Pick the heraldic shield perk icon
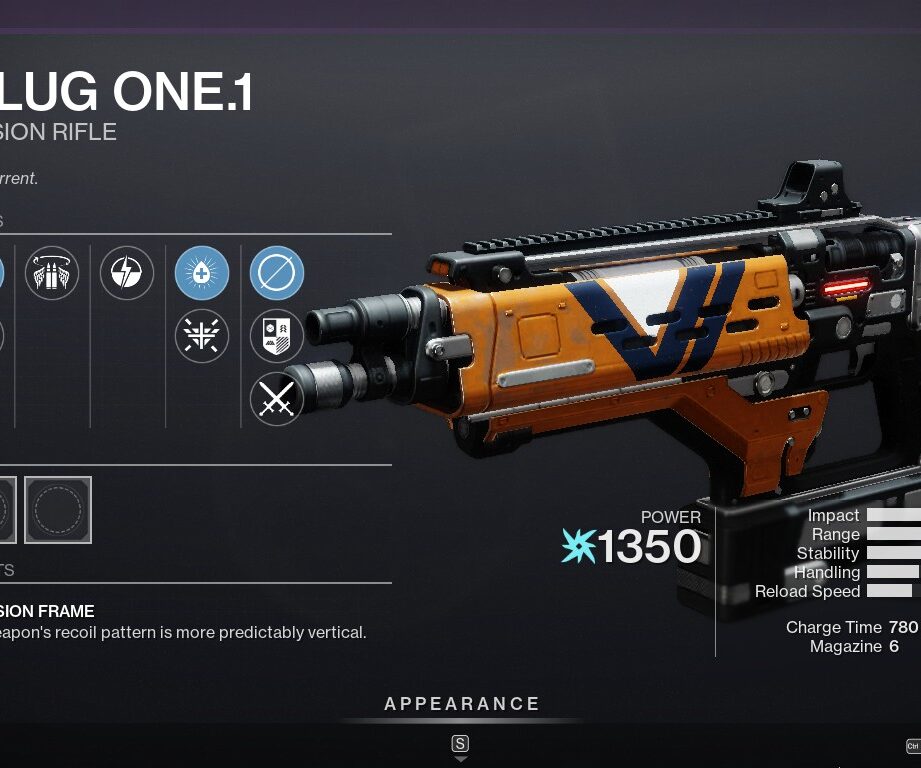Image resolution: width=921 pixels, height=768 pixels. [x=277, y=336]
